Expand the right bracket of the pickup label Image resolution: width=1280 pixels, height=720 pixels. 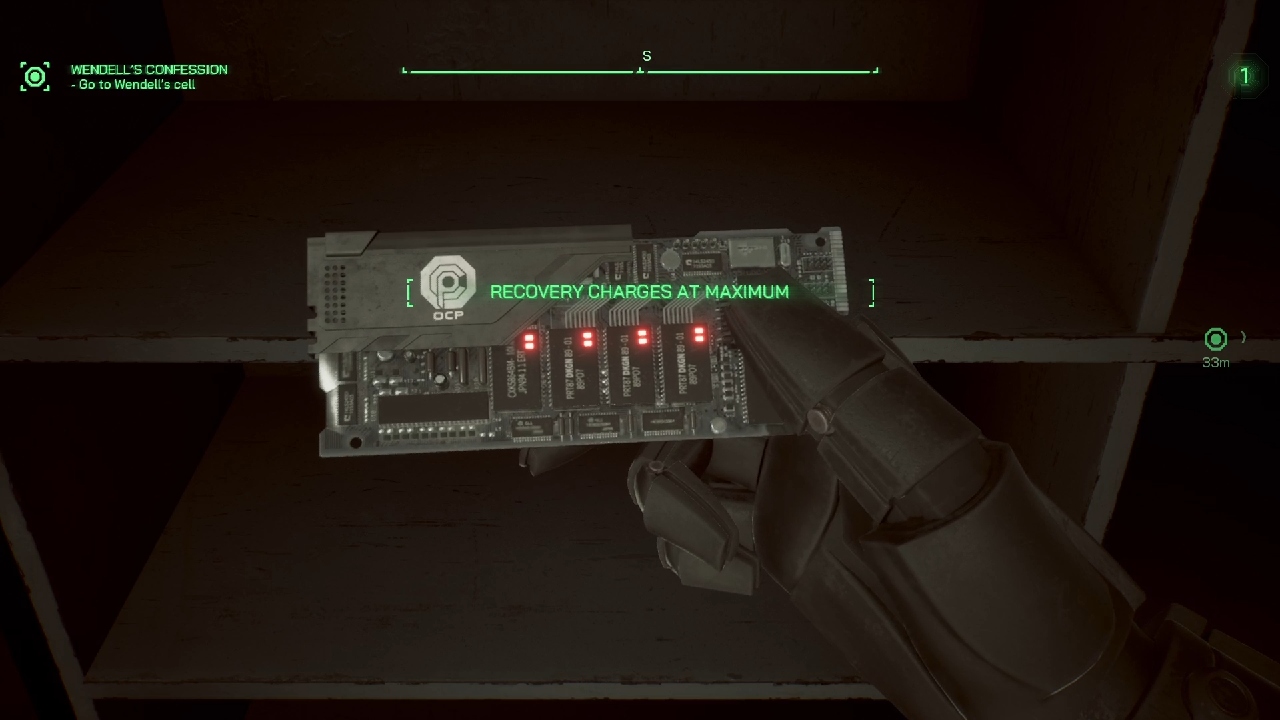tap(871, 292)
